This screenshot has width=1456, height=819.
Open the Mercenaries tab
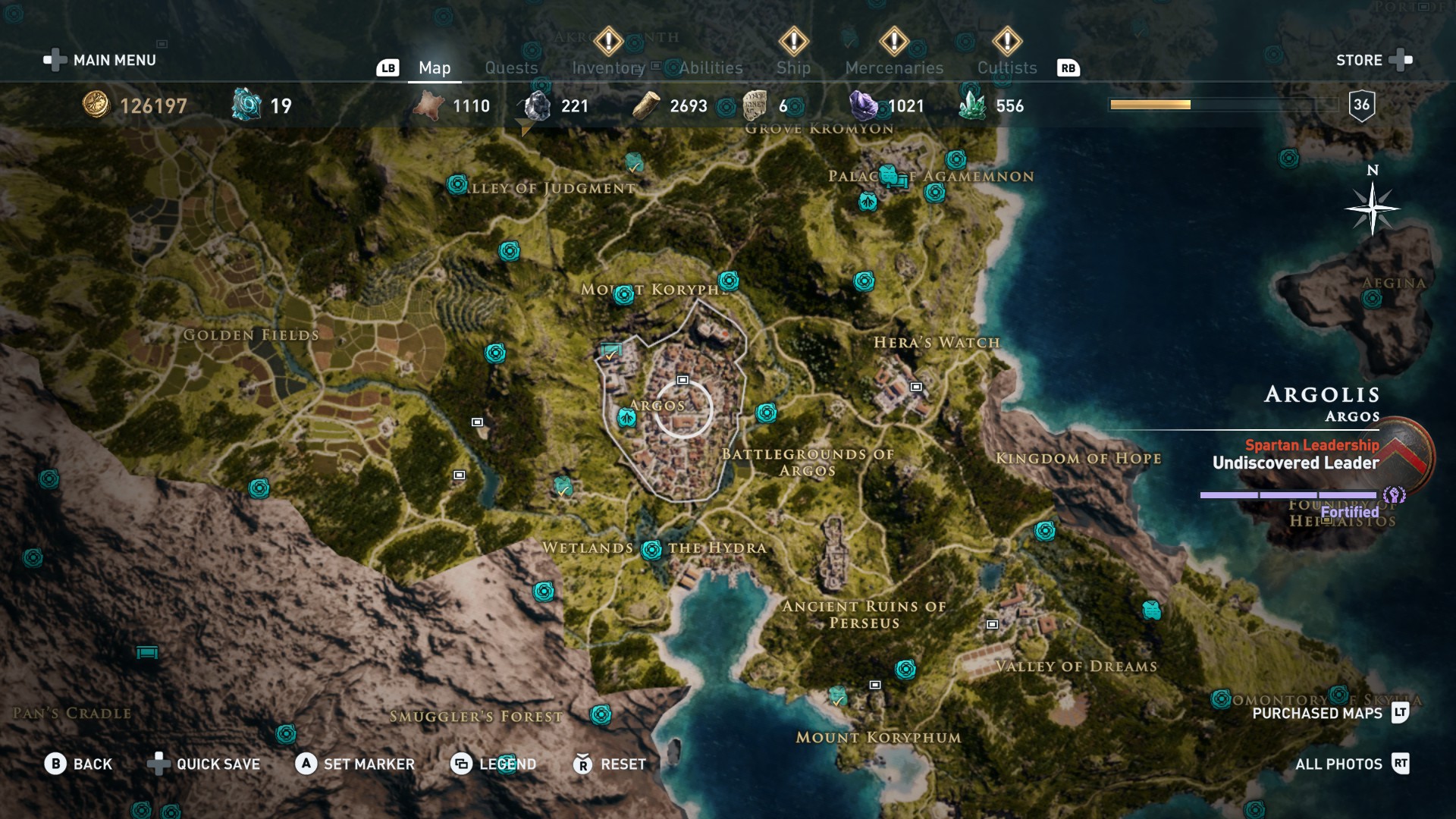(x=894, y=67)
